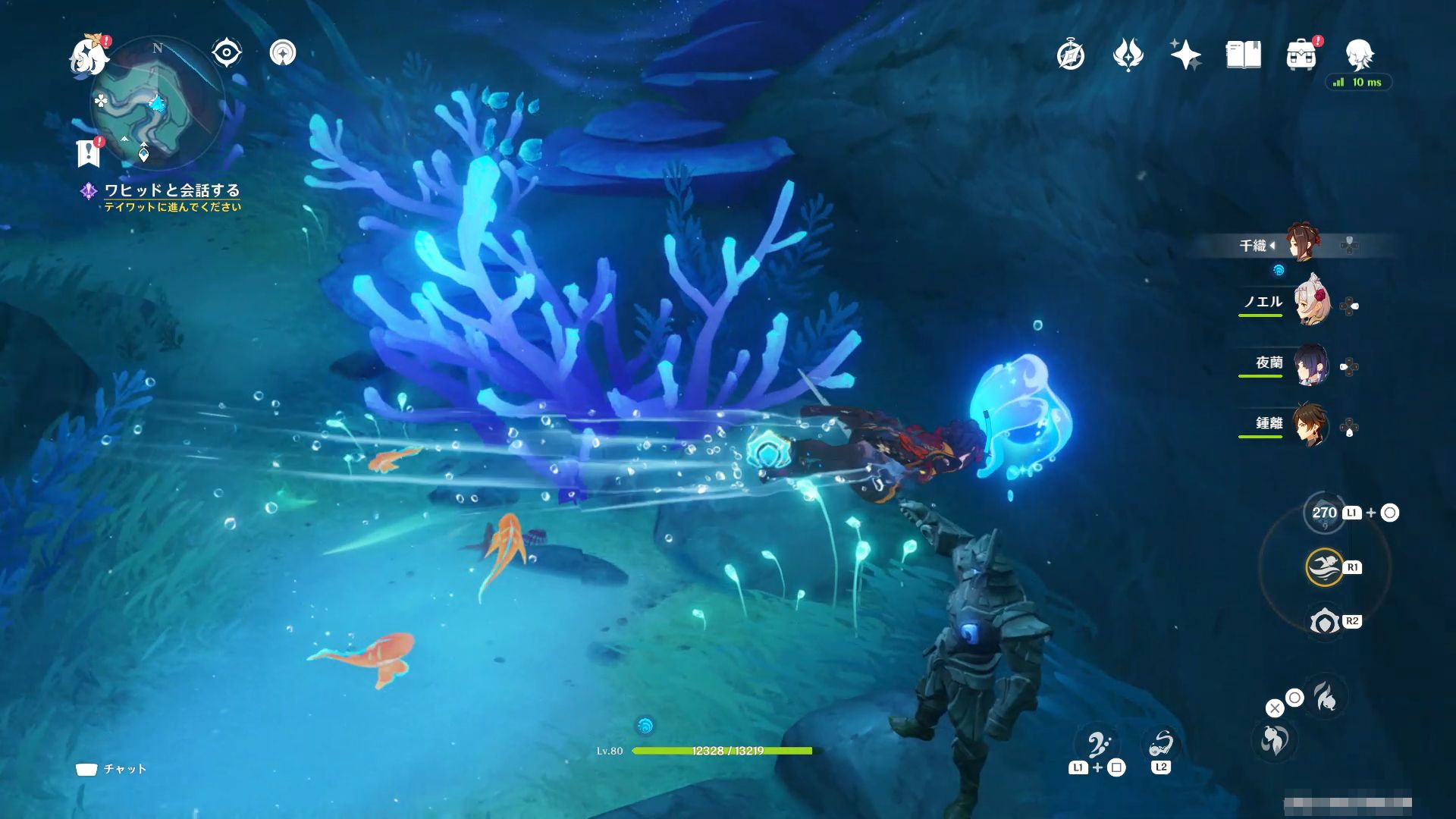The width and height of the screenshot is (1456, 819).
Task: Switch to party member 夜蘭
Action: point(1311,365)
